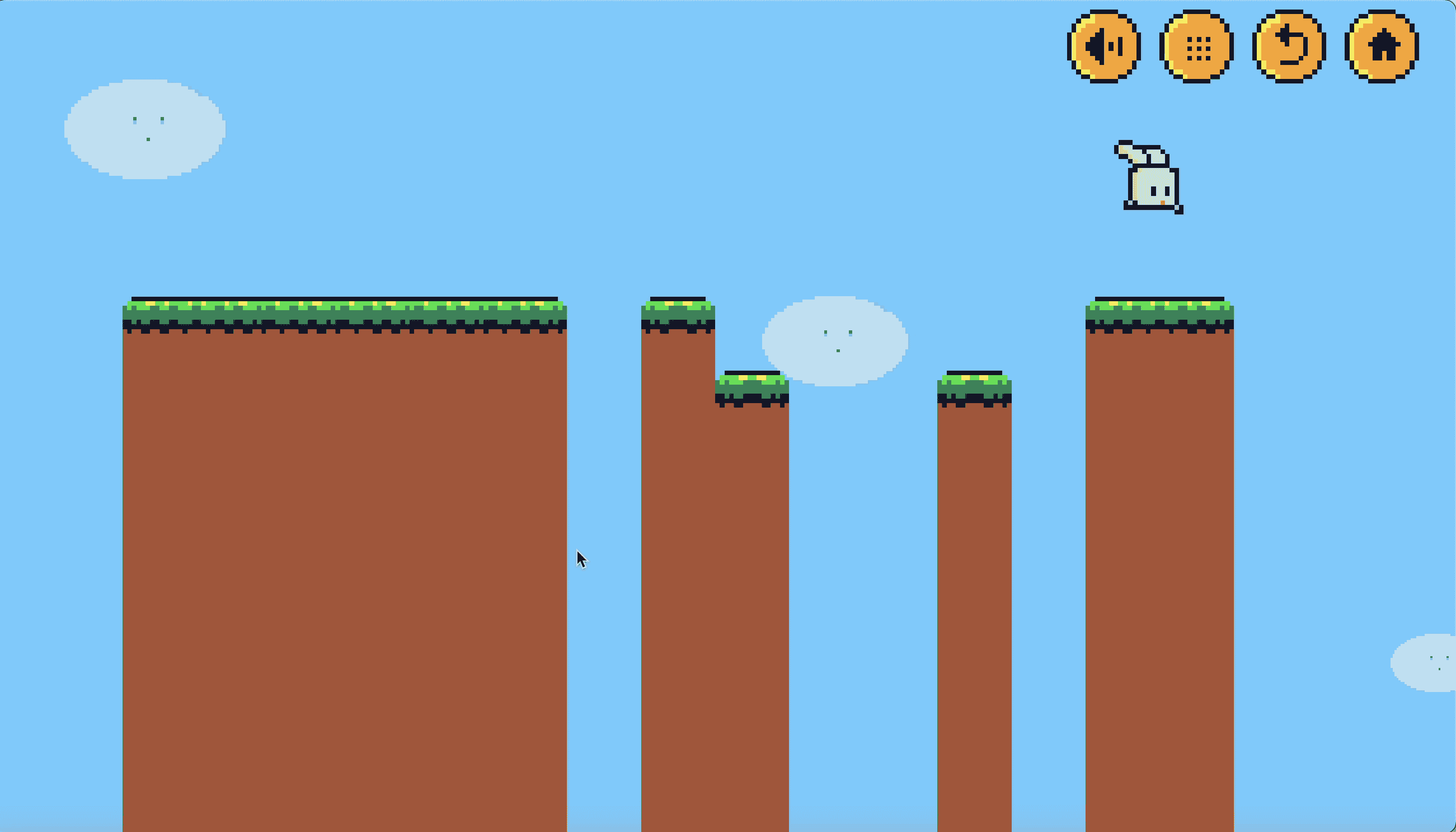
Task: Return to the home menu
Action: click(1382, 46)
